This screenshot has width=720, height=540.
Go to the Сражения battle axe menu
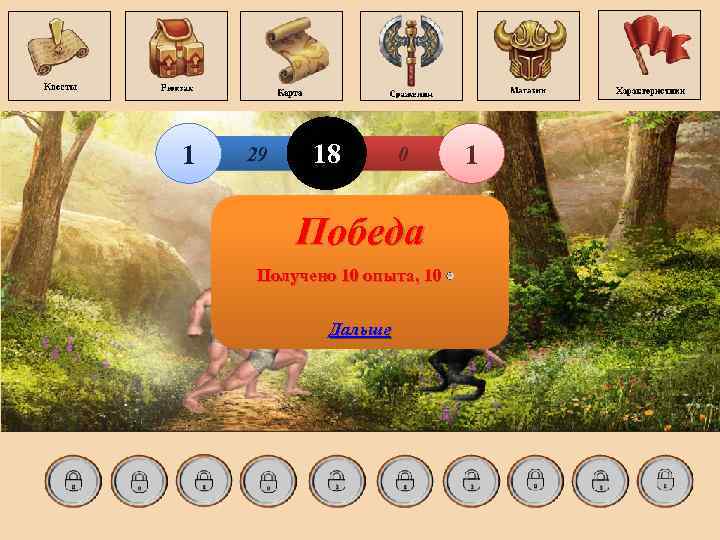411,54
